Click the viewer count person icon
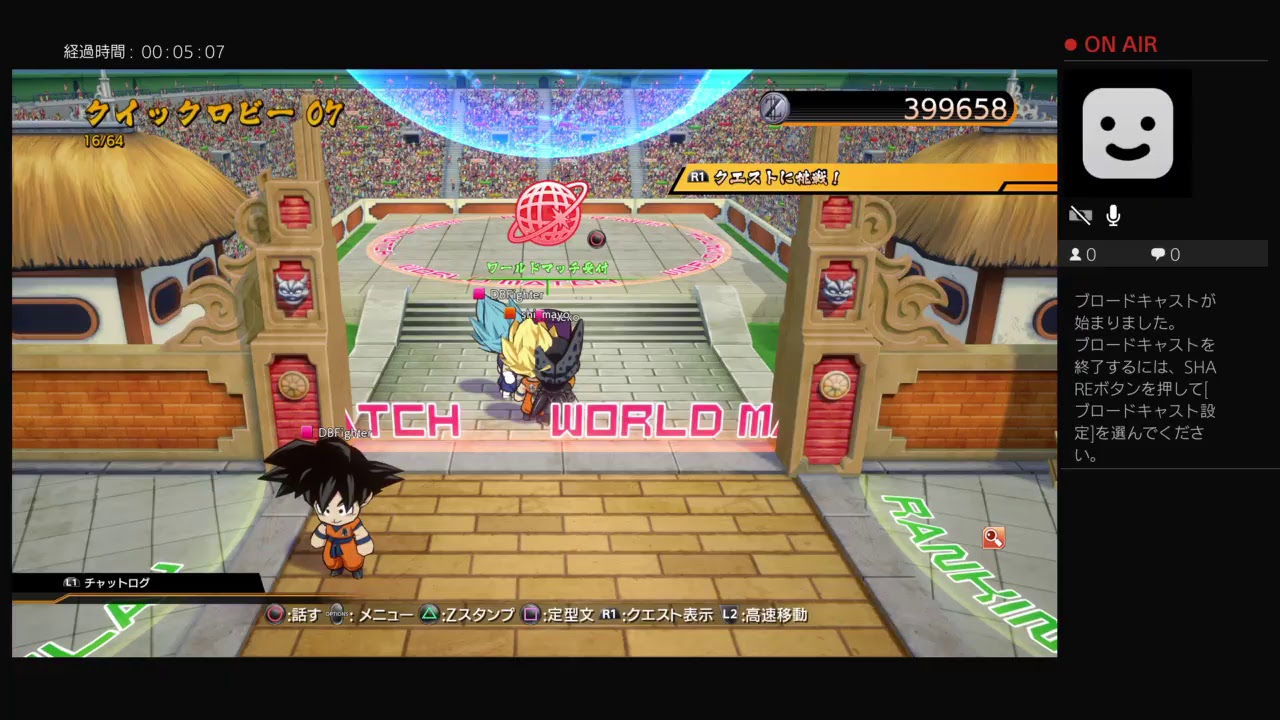This screenshot has width=1280, height=720. pos(1077,254)
